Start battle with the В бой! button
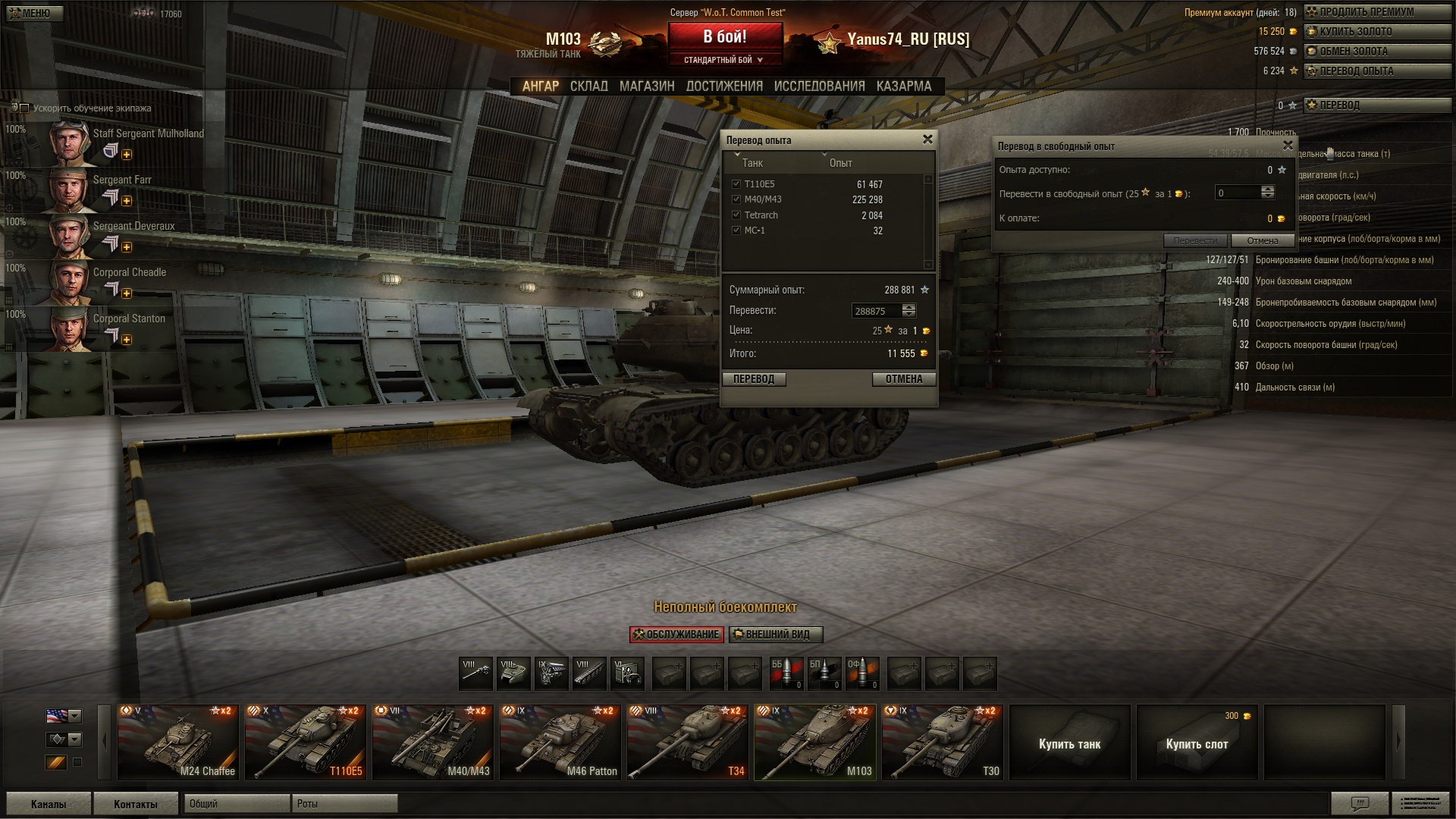This screenshot has height=819, width=1456. tap(725, 37)
